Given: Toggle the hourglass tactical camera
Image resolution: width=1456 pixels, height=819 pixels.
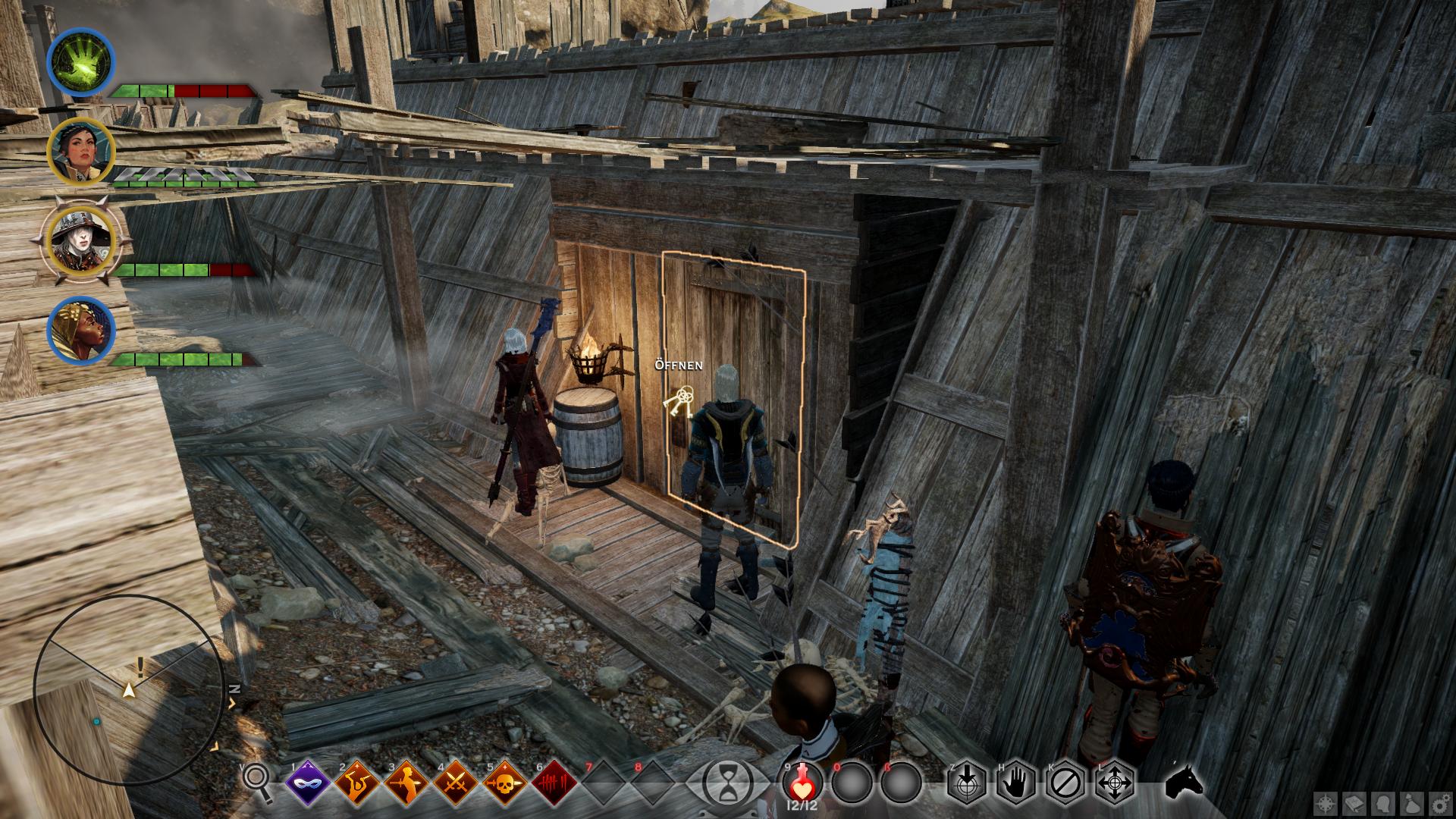Looking at the screenshot, I should pyautogui.click(x=728, y=781).
